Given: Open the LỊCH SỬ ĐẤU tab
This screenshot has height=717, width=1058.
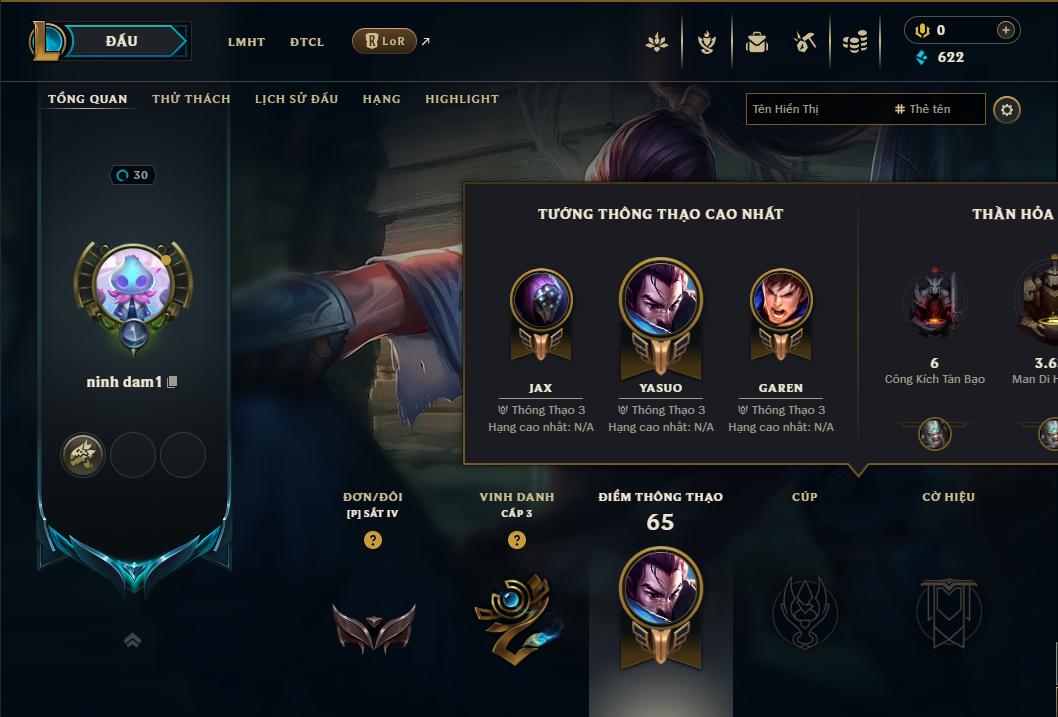Looking at the screenshot, I should [296, 99].
